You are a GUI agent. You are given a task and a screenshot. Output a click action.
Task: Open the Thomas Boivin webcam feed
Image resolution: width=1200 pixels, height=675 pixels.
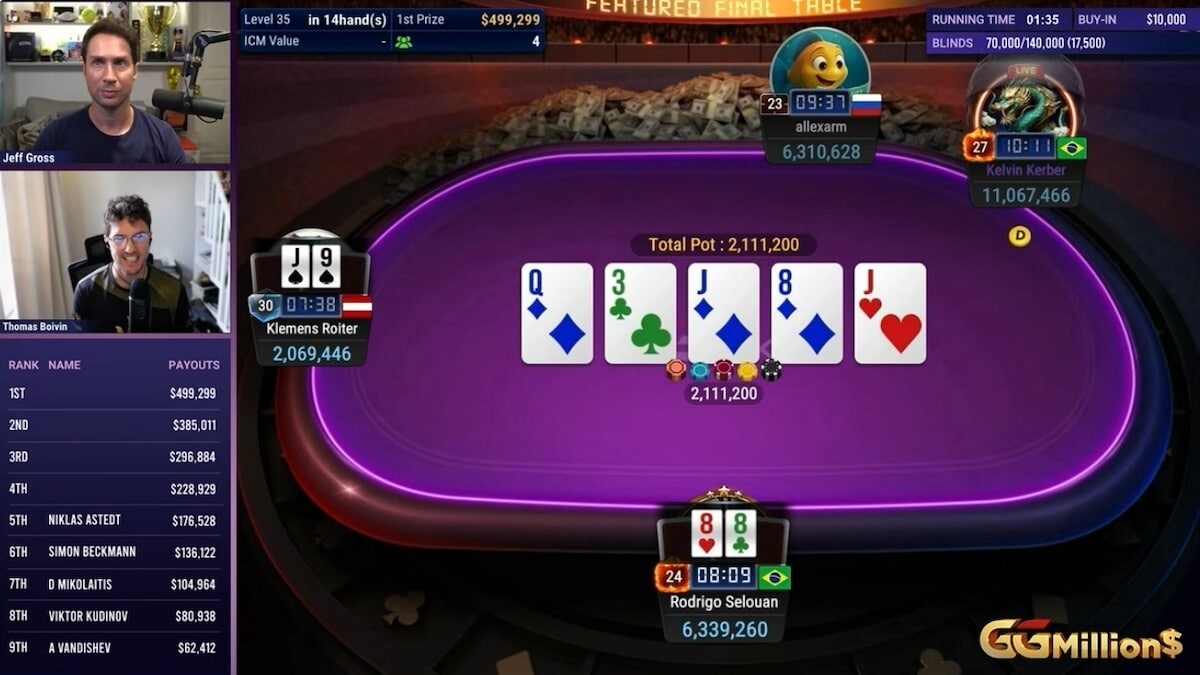pos(115,251)
